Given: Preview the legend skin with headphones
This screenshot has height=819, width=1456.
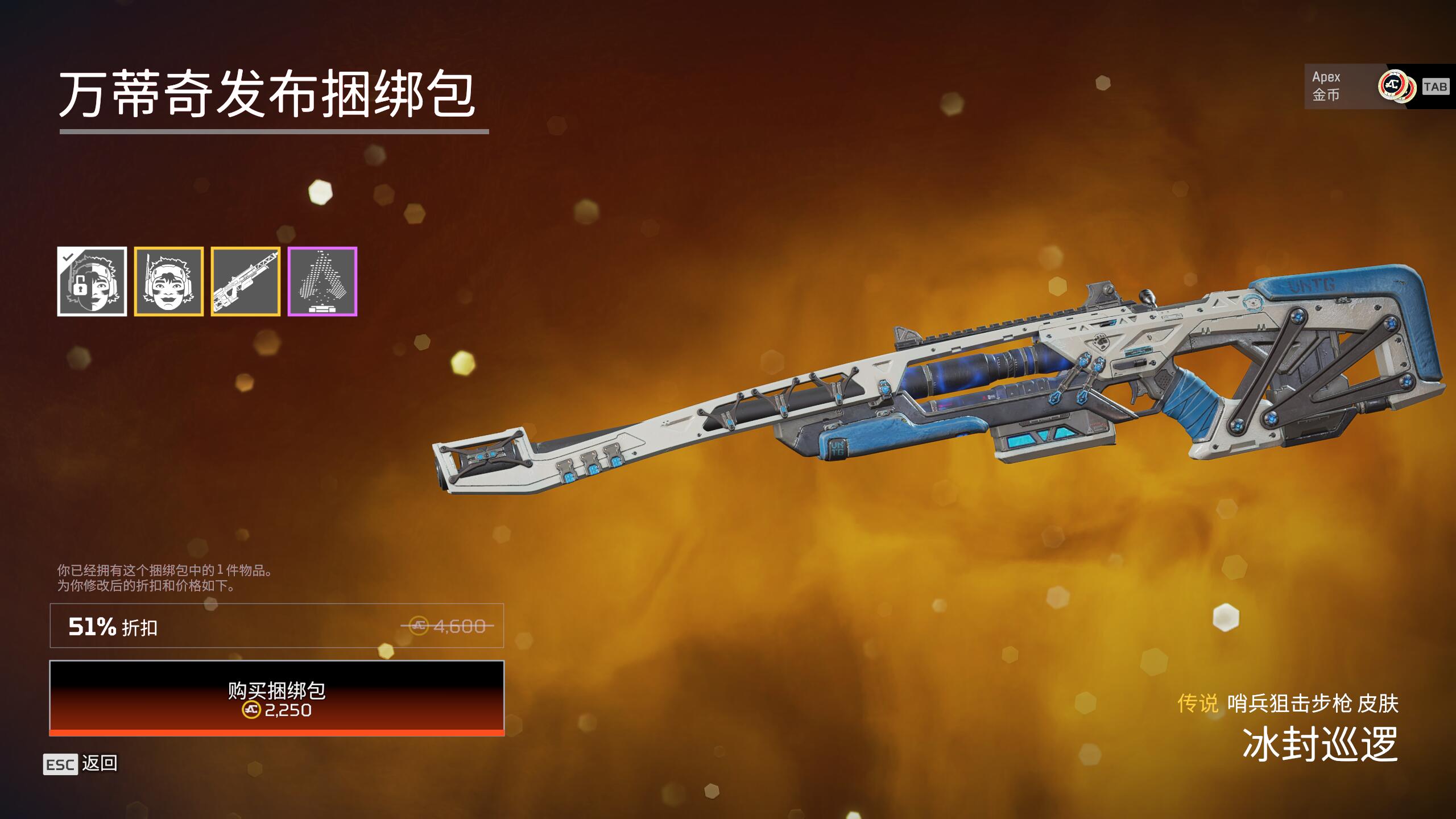Looking at the screenshot, I should point(169,282).
